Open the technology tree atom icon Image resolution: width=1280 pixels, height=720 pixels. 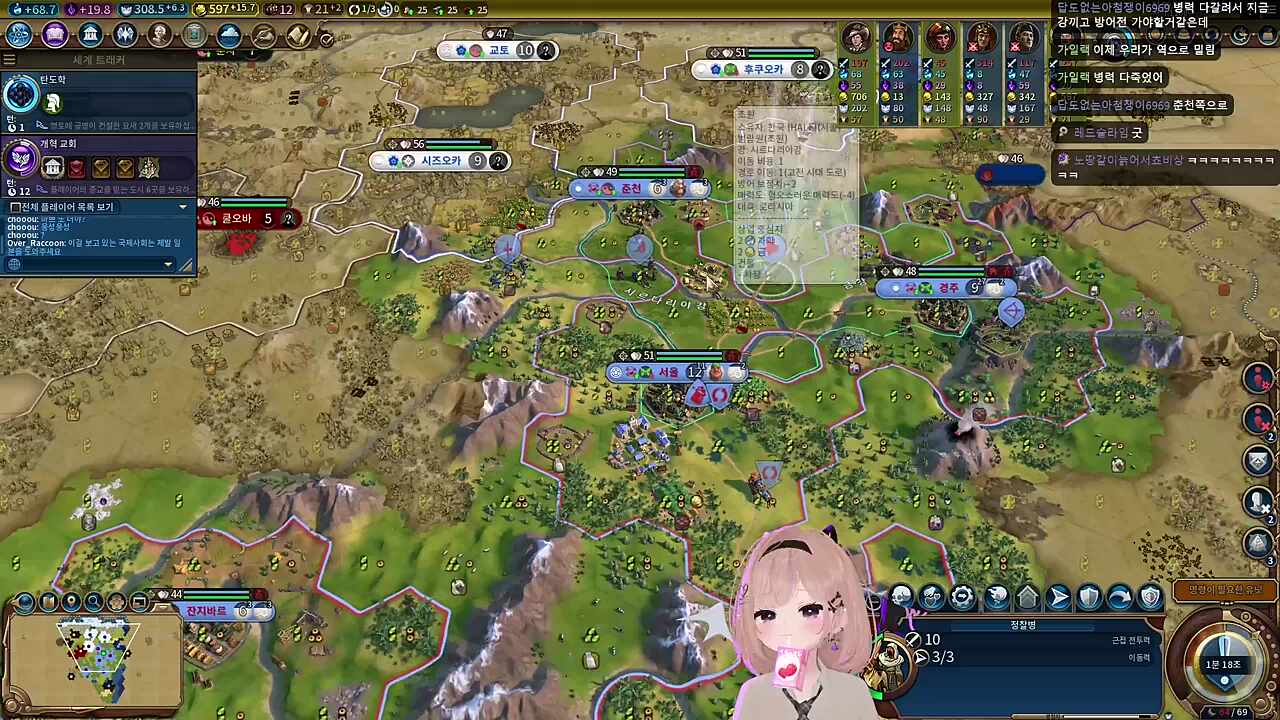tap(20, 34)
